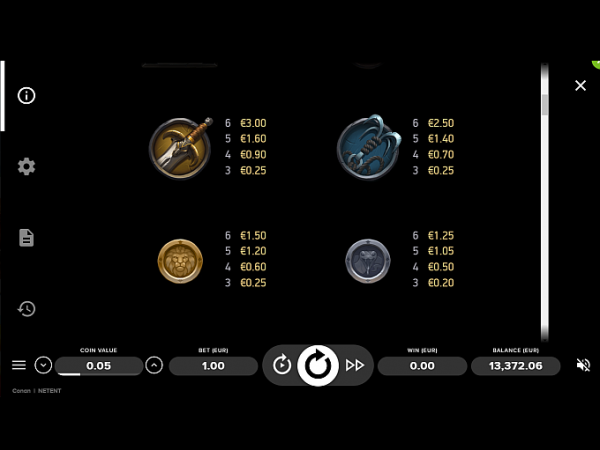Open the autoplay options
This screenshot has height=450, width=600.
282,366
